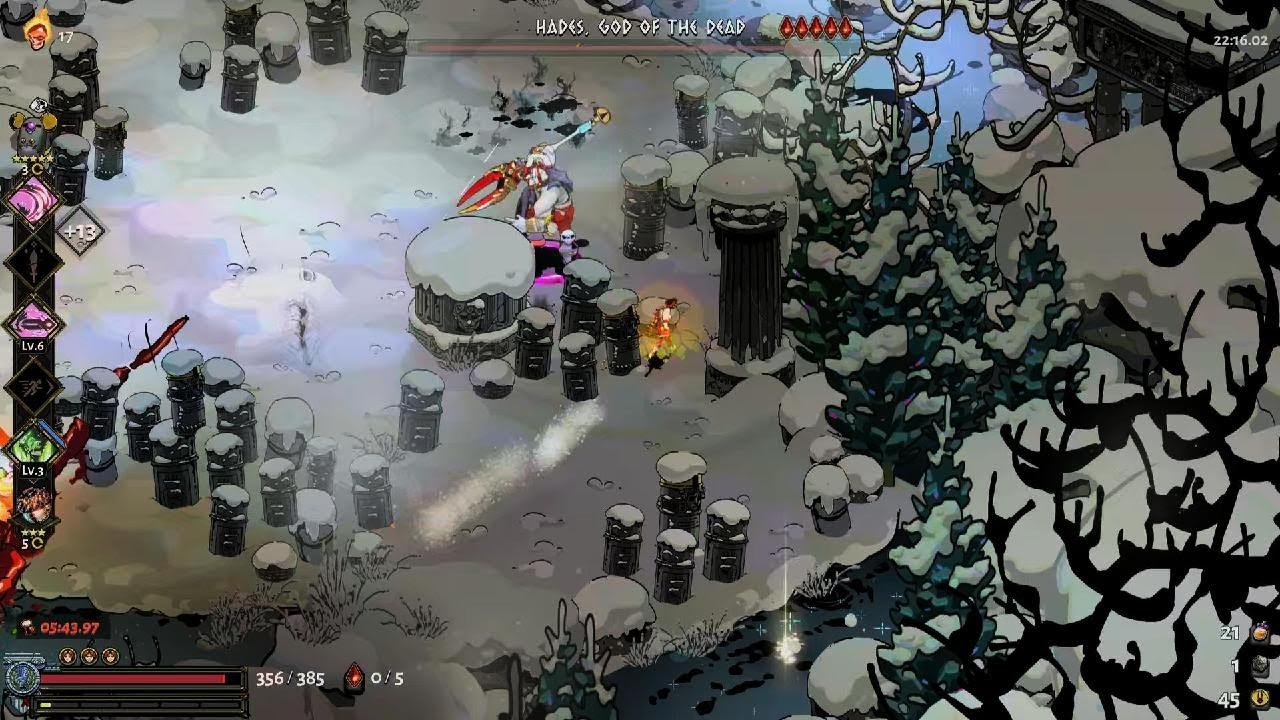Screen dimensions: 1280x720
Task: Toggle the second Death Defiance head charge
Action: tap(88, 655)
